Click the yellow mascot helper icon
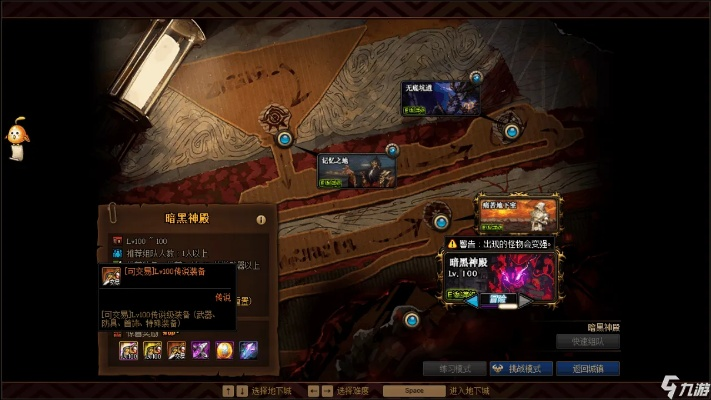The image size is (711, 400). (17, 138)
